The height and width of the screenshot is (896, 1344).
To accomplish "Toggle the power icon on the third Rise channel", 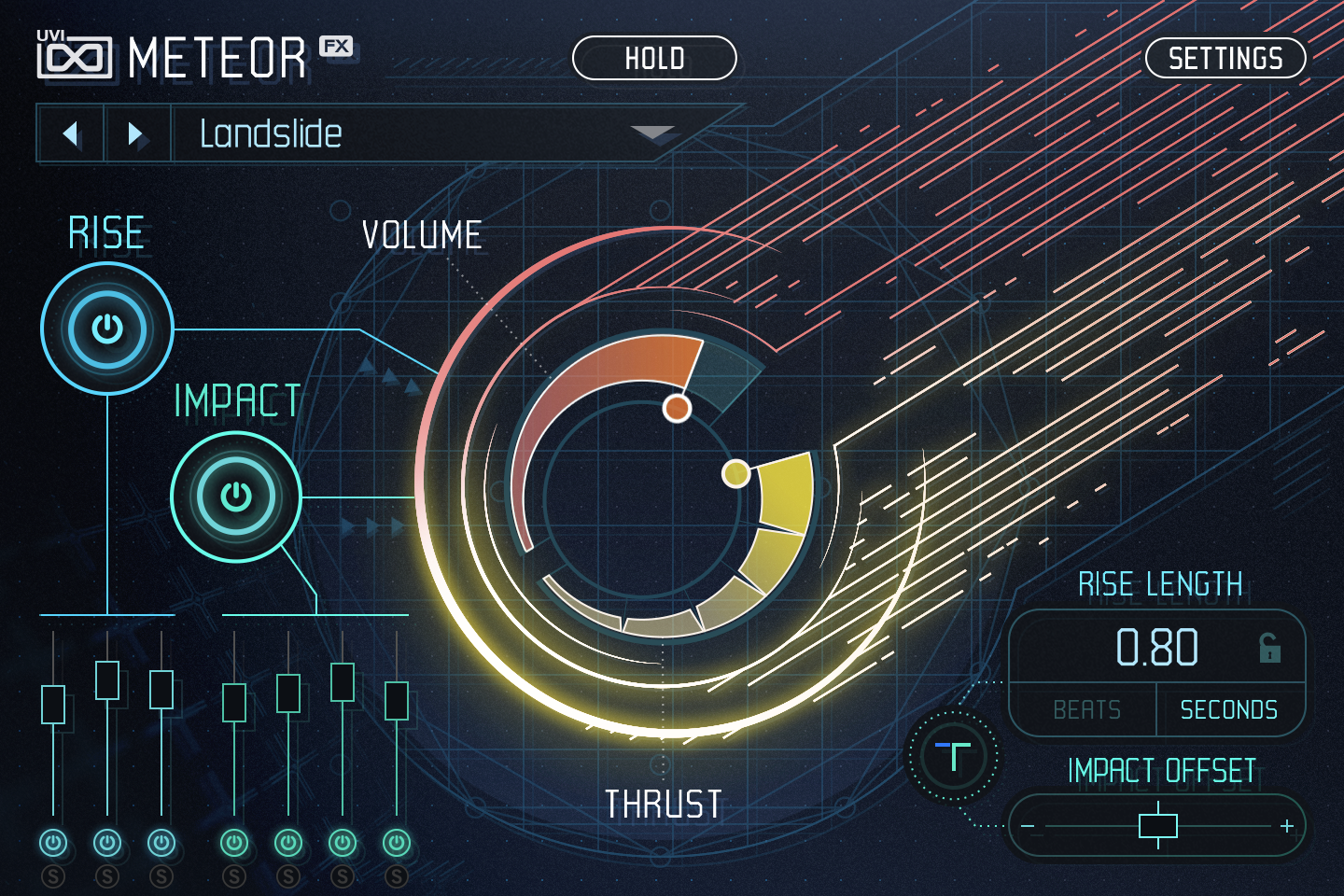I will (161, 842).
